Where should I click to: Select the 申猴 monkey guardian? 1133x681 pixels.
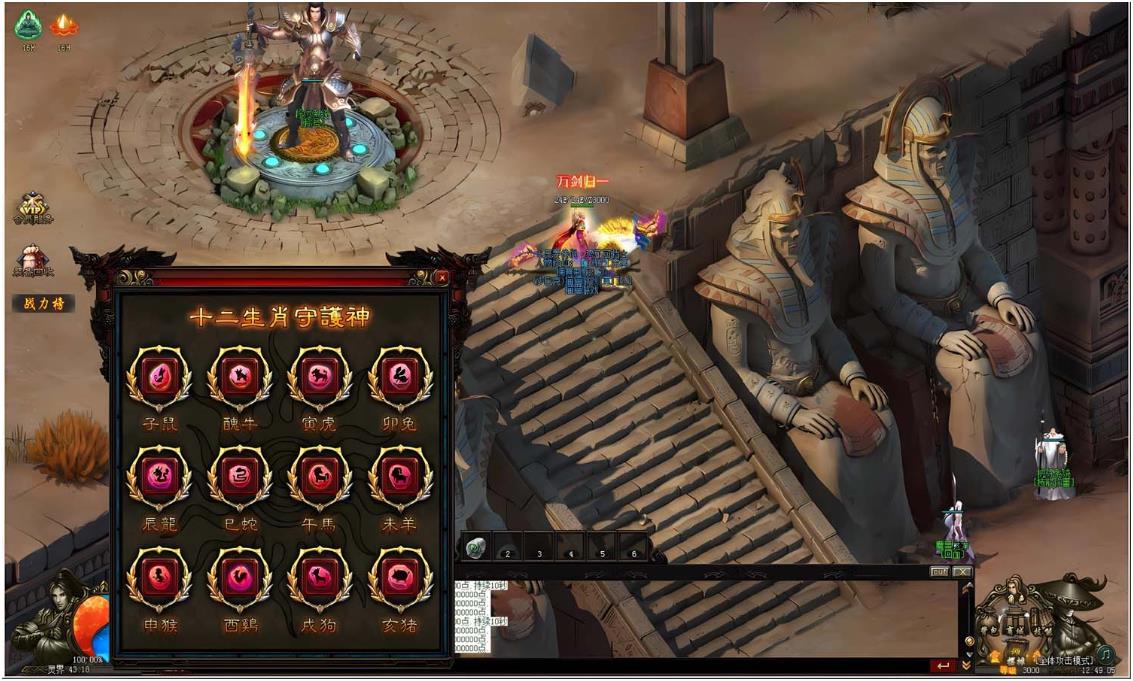coord(159,578)
